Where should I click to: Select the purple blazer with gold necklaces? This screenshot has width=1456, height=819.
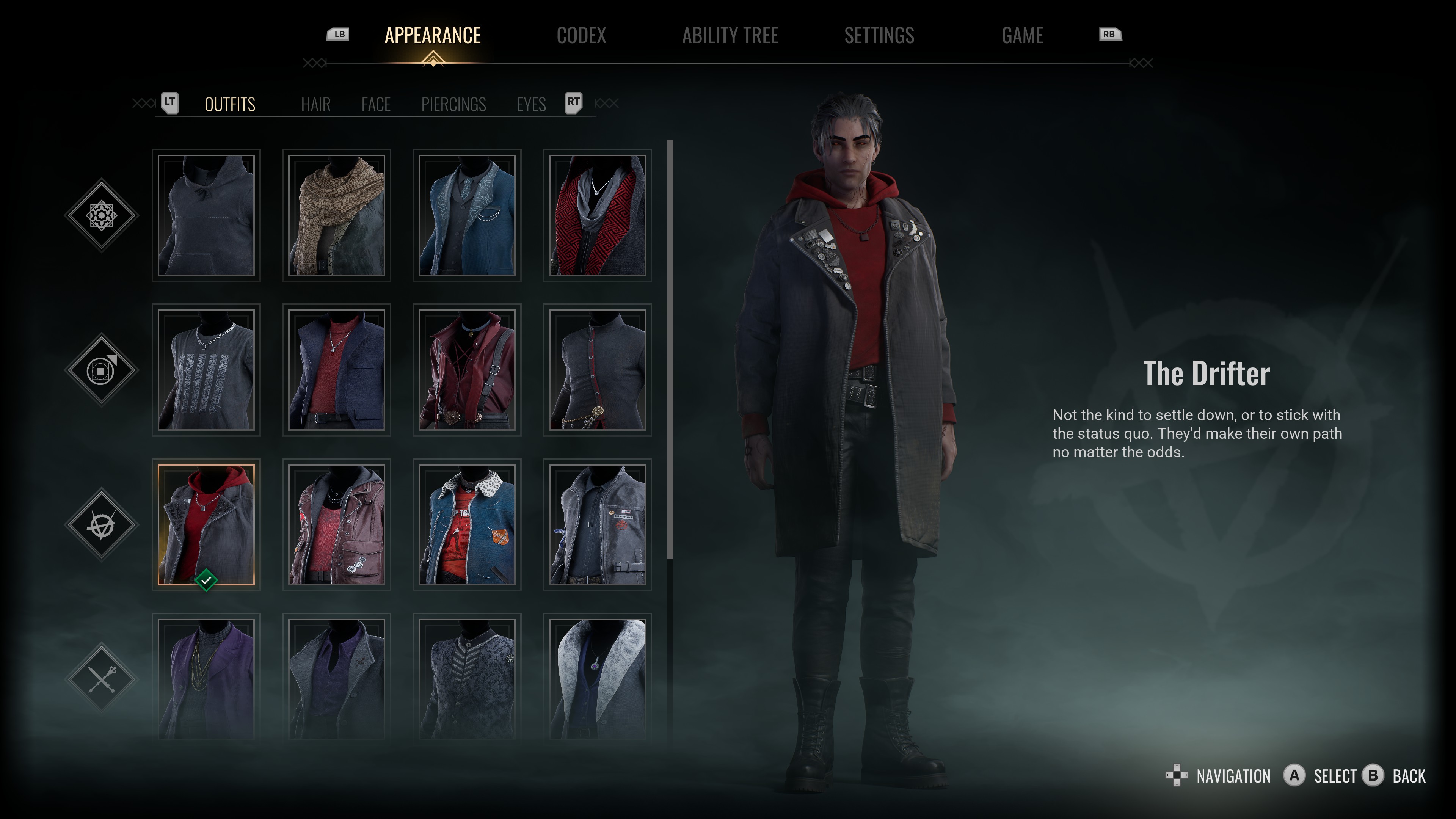click(x=206, y=678)
